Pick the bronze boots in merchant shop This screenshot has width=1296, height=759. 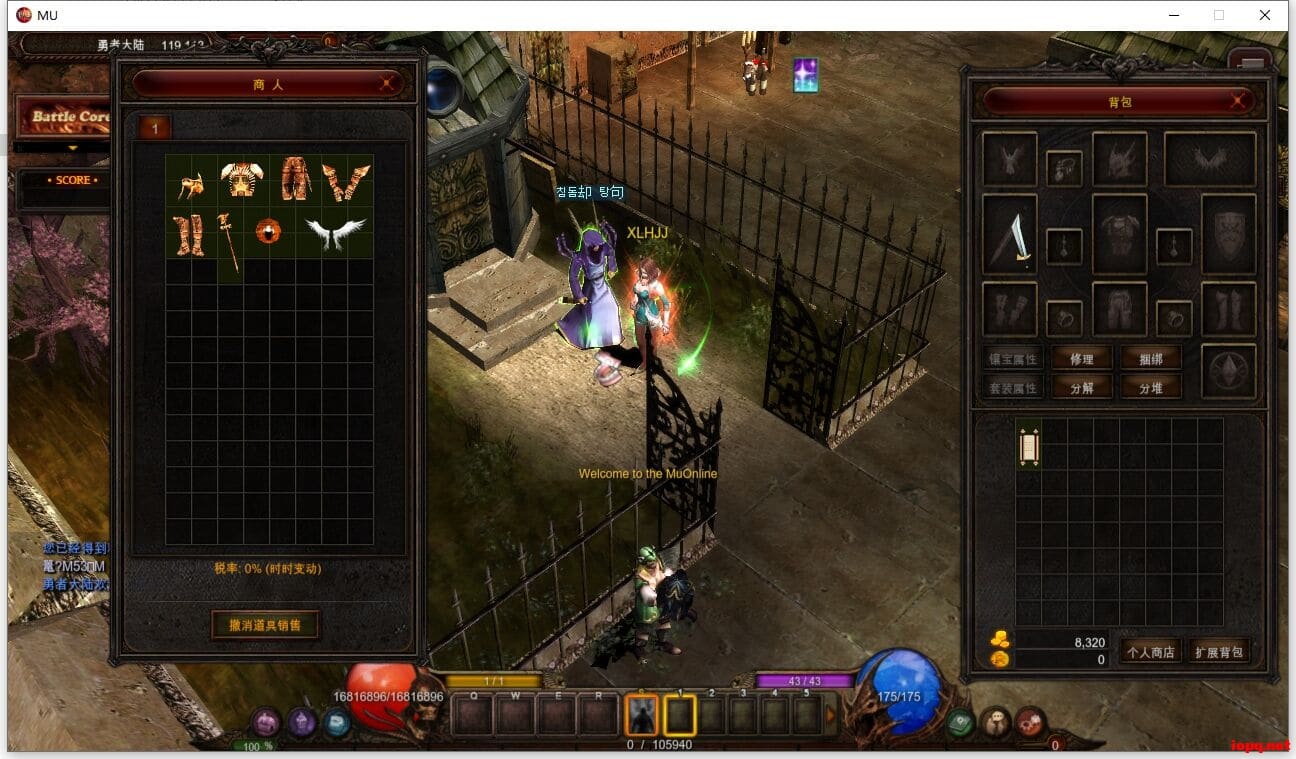click(189, 236)
